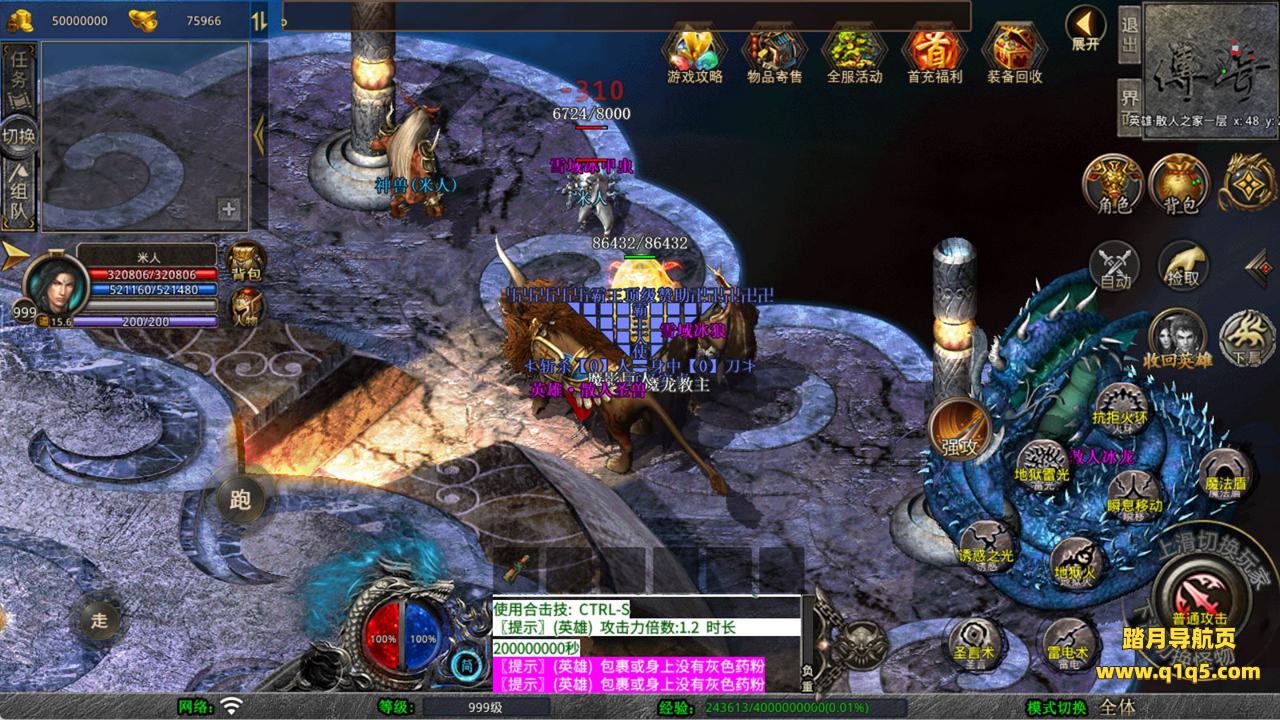Click the 展开 expand arrow button

[1085, 27]
